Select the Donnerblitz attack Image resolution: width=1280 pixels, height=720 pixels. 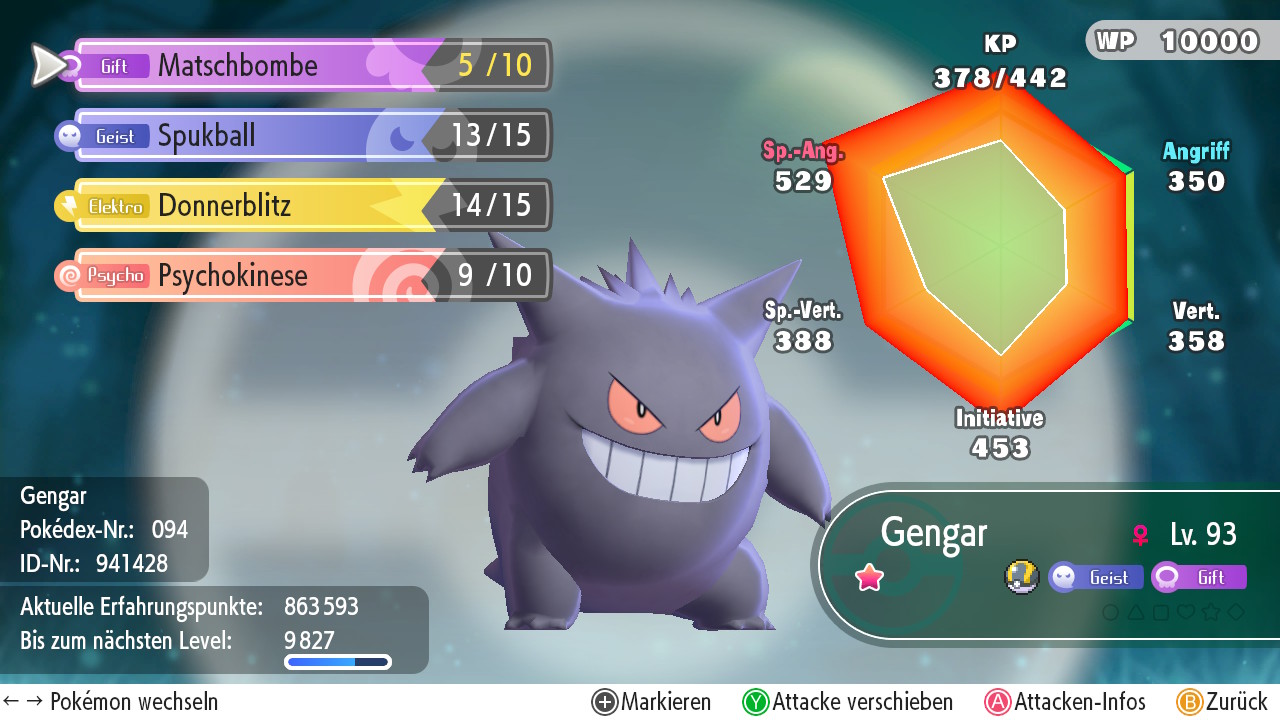coord(310,206)
